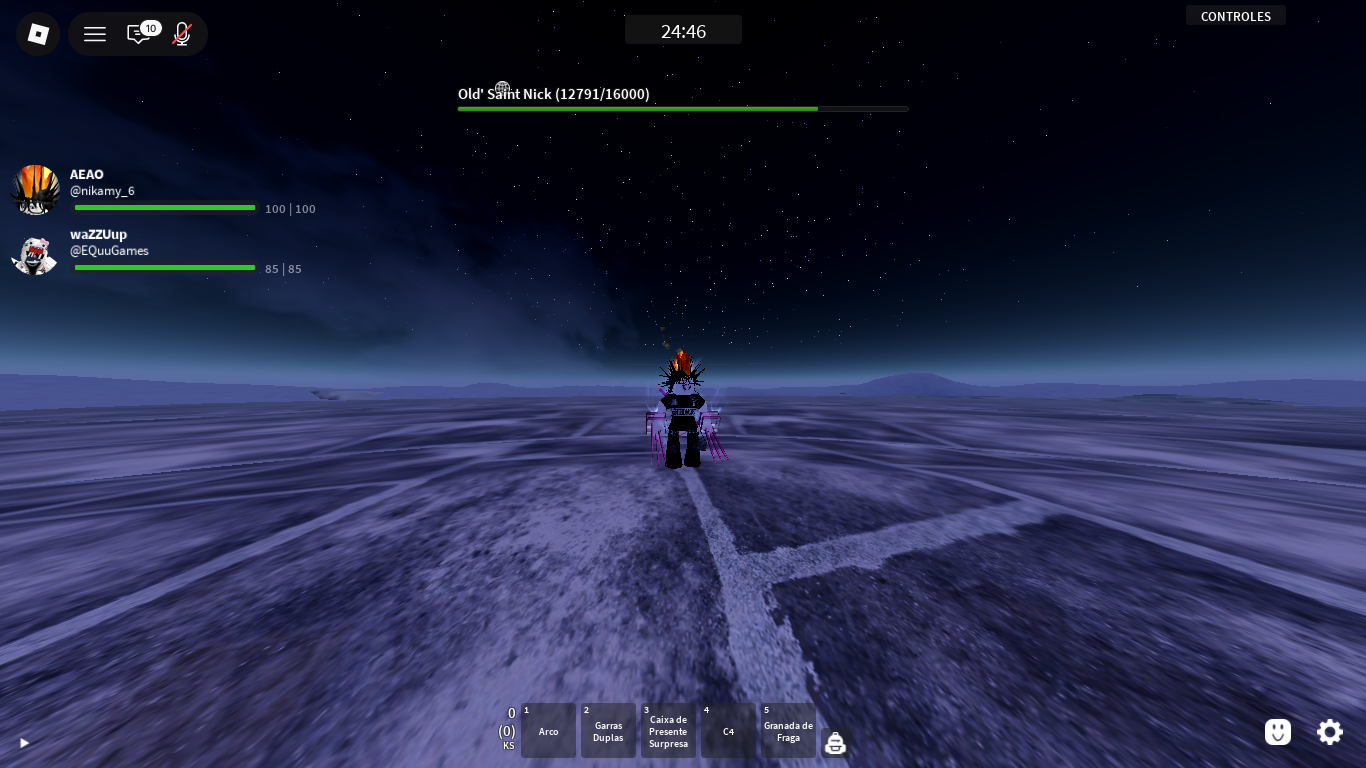Select the Garras Duplas hotbar tab
This screenshot has width=1366, height=768.
point(608,730)
